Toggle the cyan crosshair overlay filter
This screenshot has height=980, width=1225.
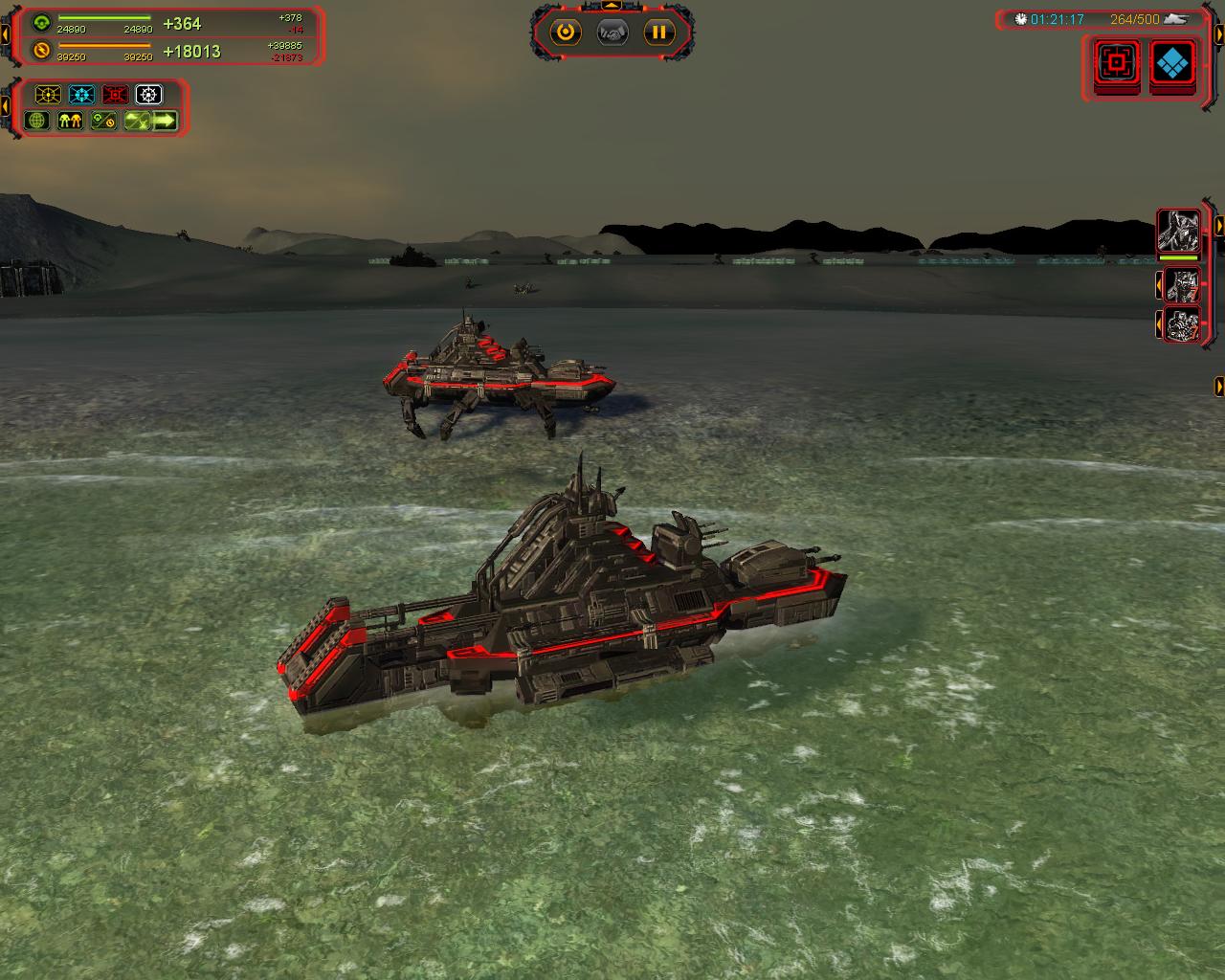click(x=81, y=95)
